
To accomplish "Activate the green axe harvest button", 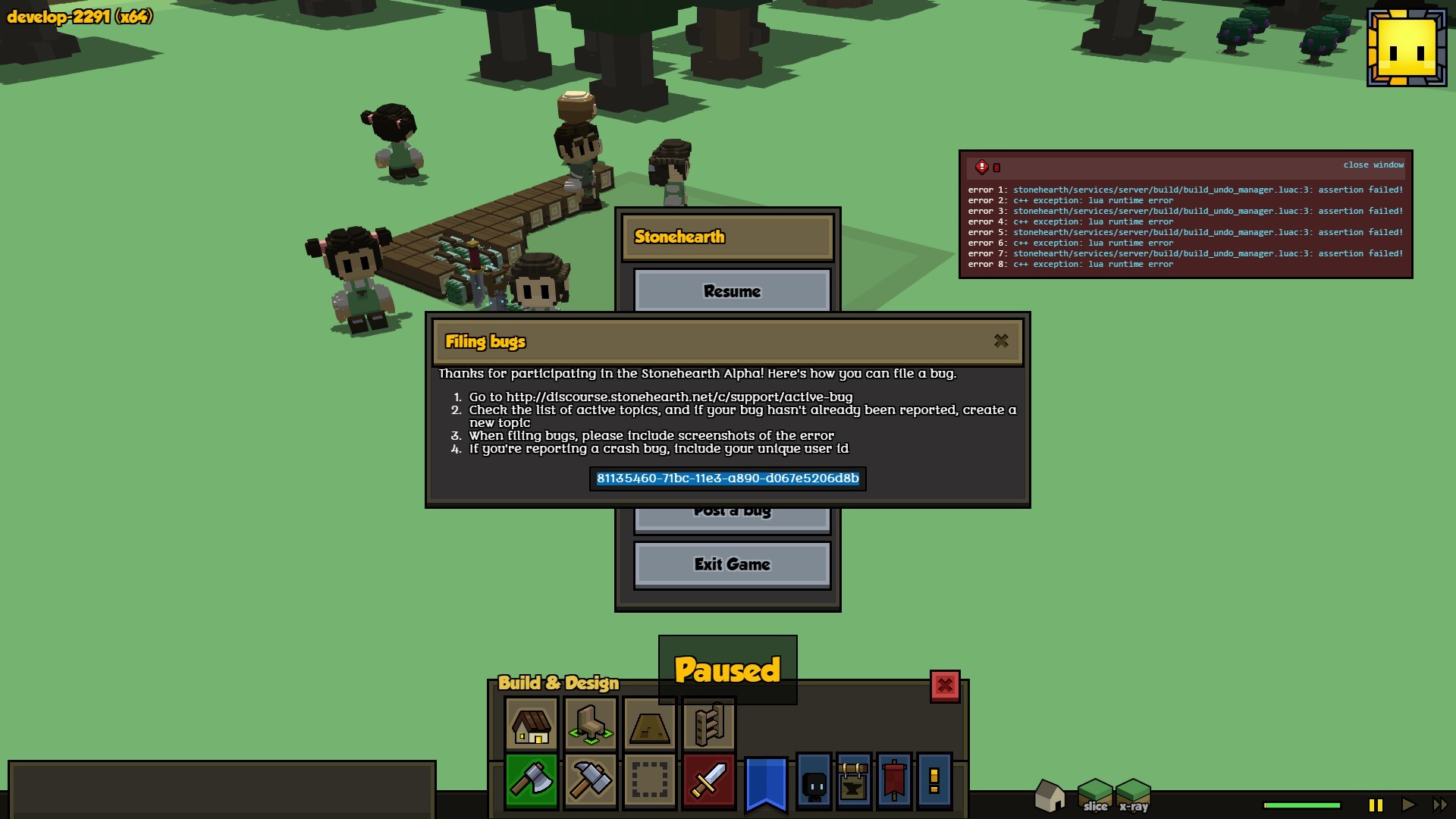I will click(x=531, y=781).
